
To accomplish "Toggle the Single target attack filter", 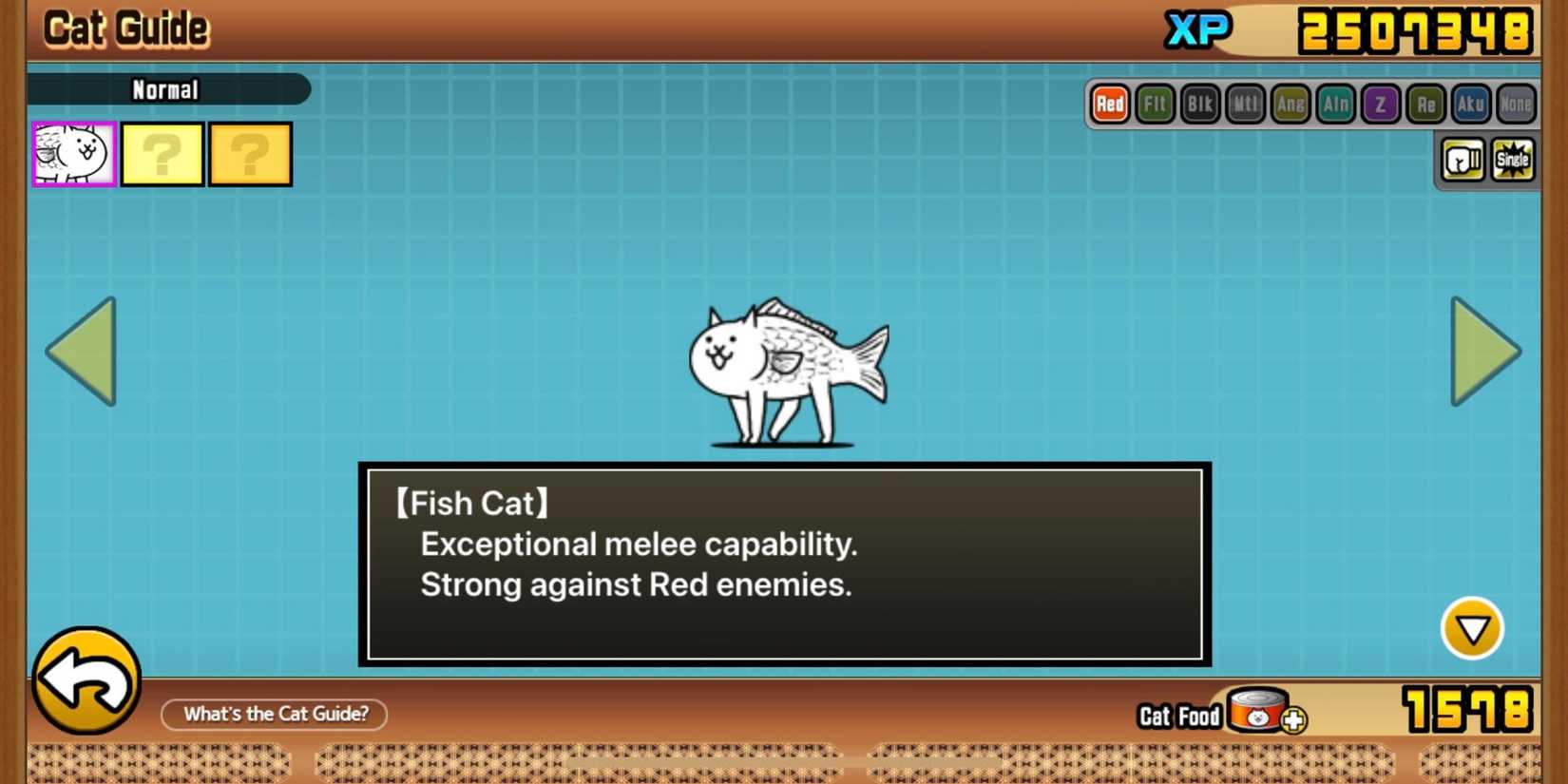I will coord(1512,160).
